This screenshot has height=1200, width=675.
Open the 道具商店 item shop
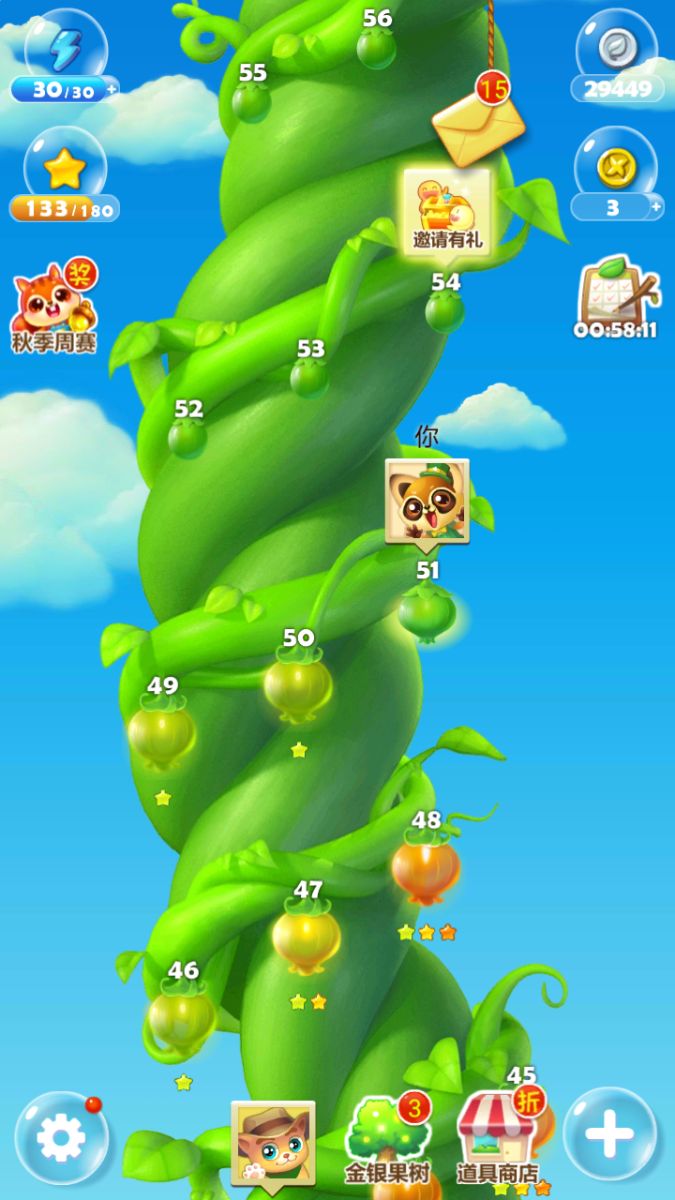497,1140
